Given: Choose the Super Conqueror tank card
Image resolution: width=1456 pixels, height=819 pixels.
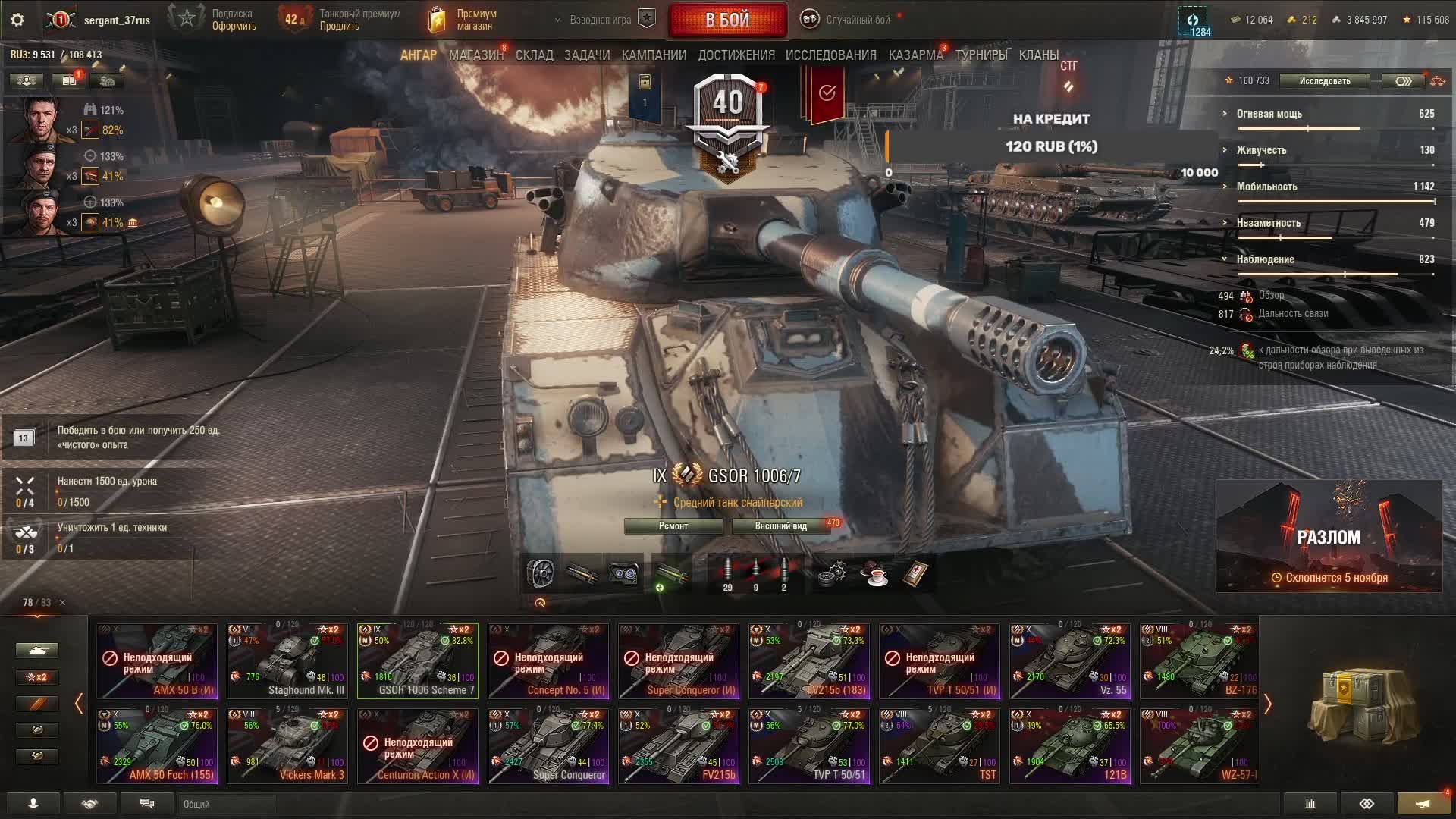Looking at the screenshot, I should point(548,745).
